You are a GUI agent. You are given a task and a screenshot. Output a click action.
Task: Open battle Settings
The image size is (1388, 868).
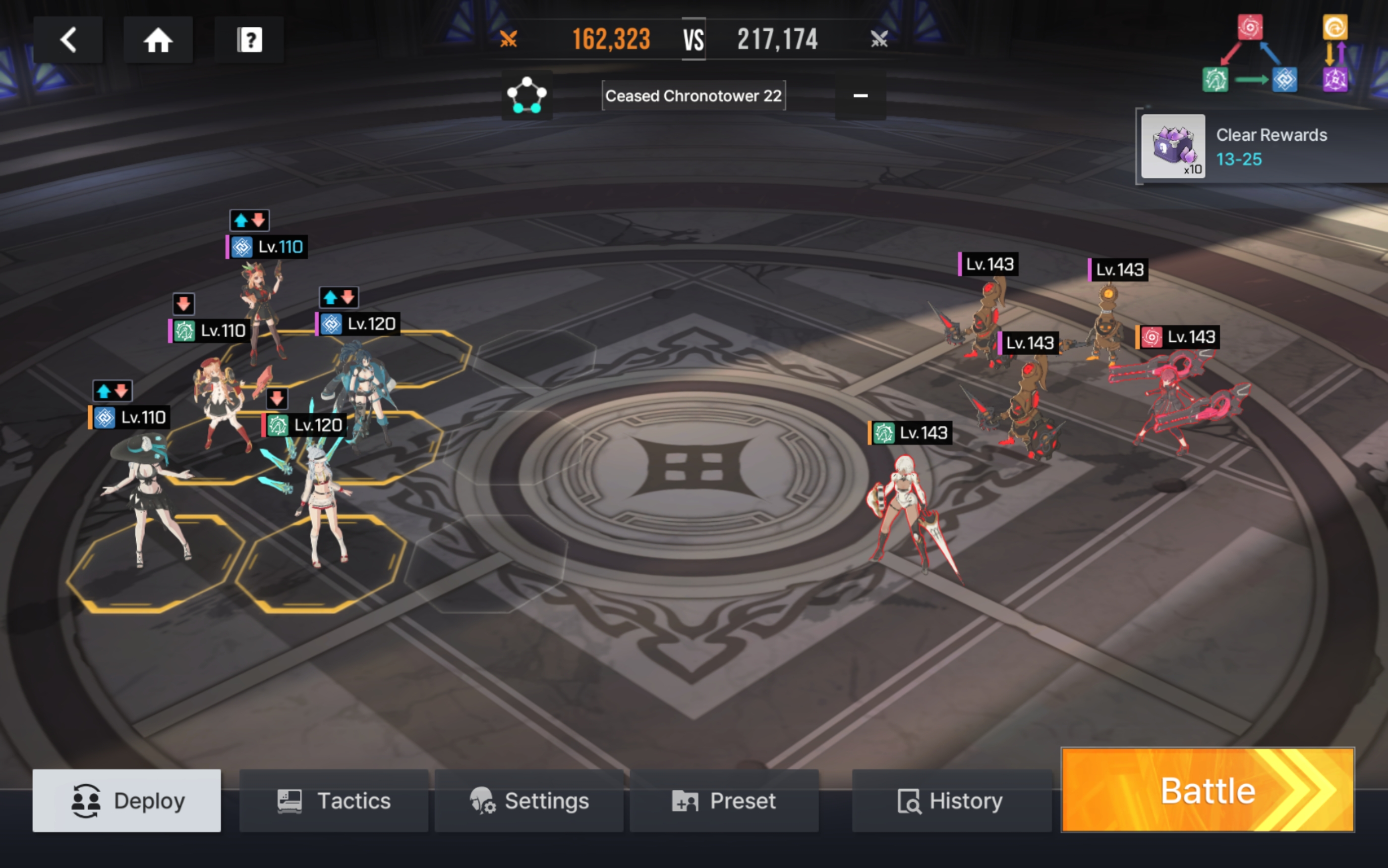529,800
